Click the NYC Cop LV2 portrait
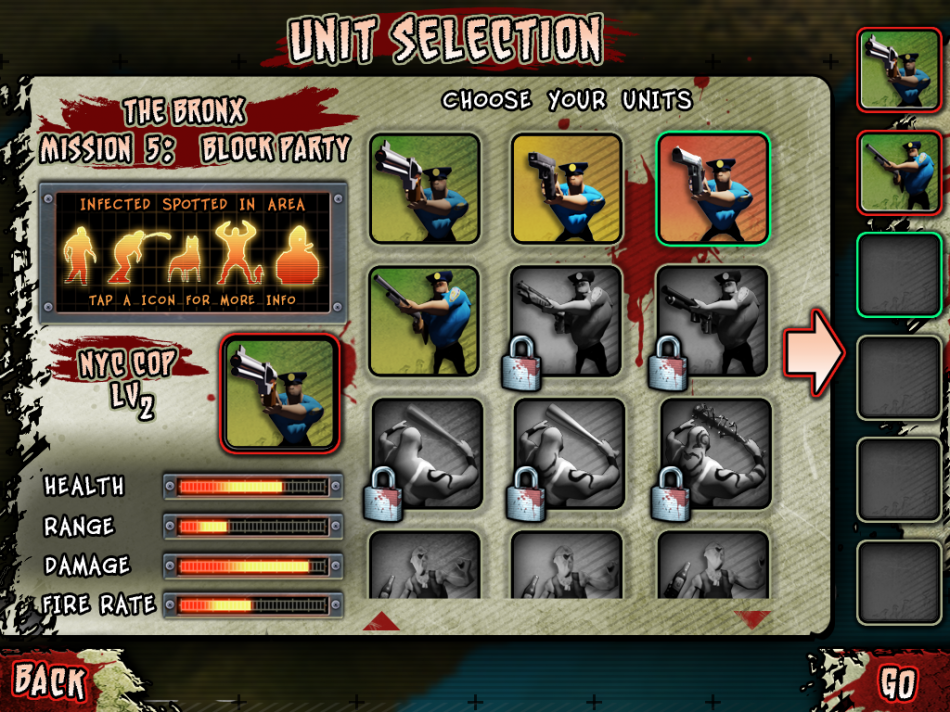This screenshot has height=712, width=950. point(280,394)
